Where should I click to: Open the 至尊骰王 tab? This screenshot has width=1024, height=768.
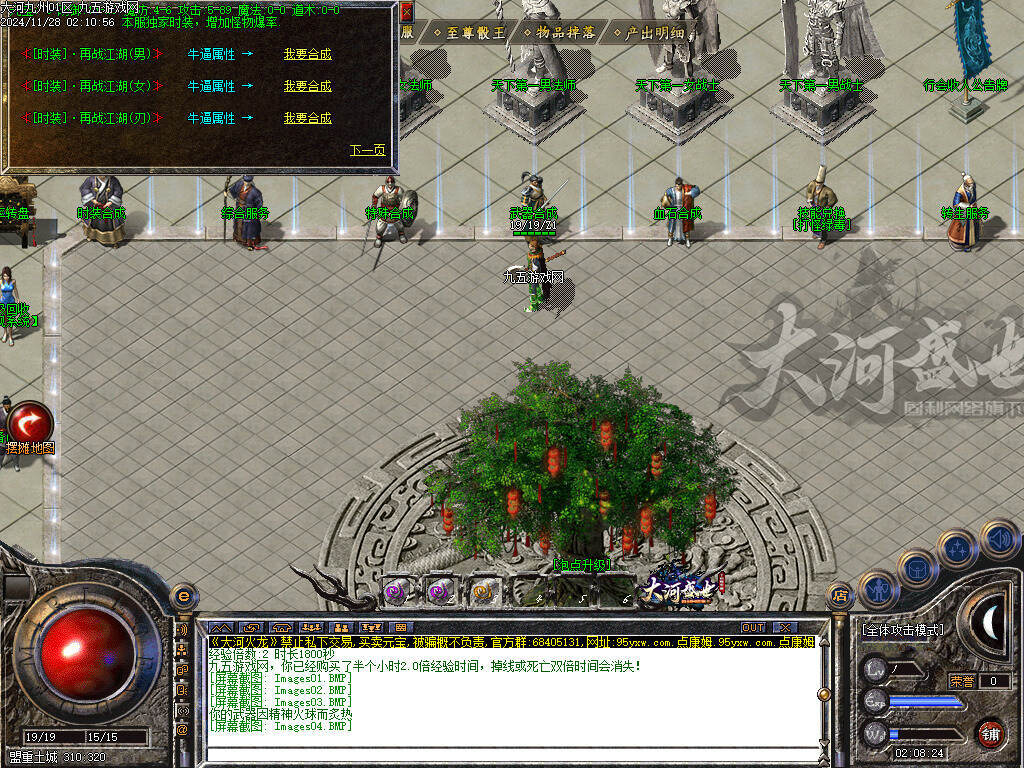[469, 32]
